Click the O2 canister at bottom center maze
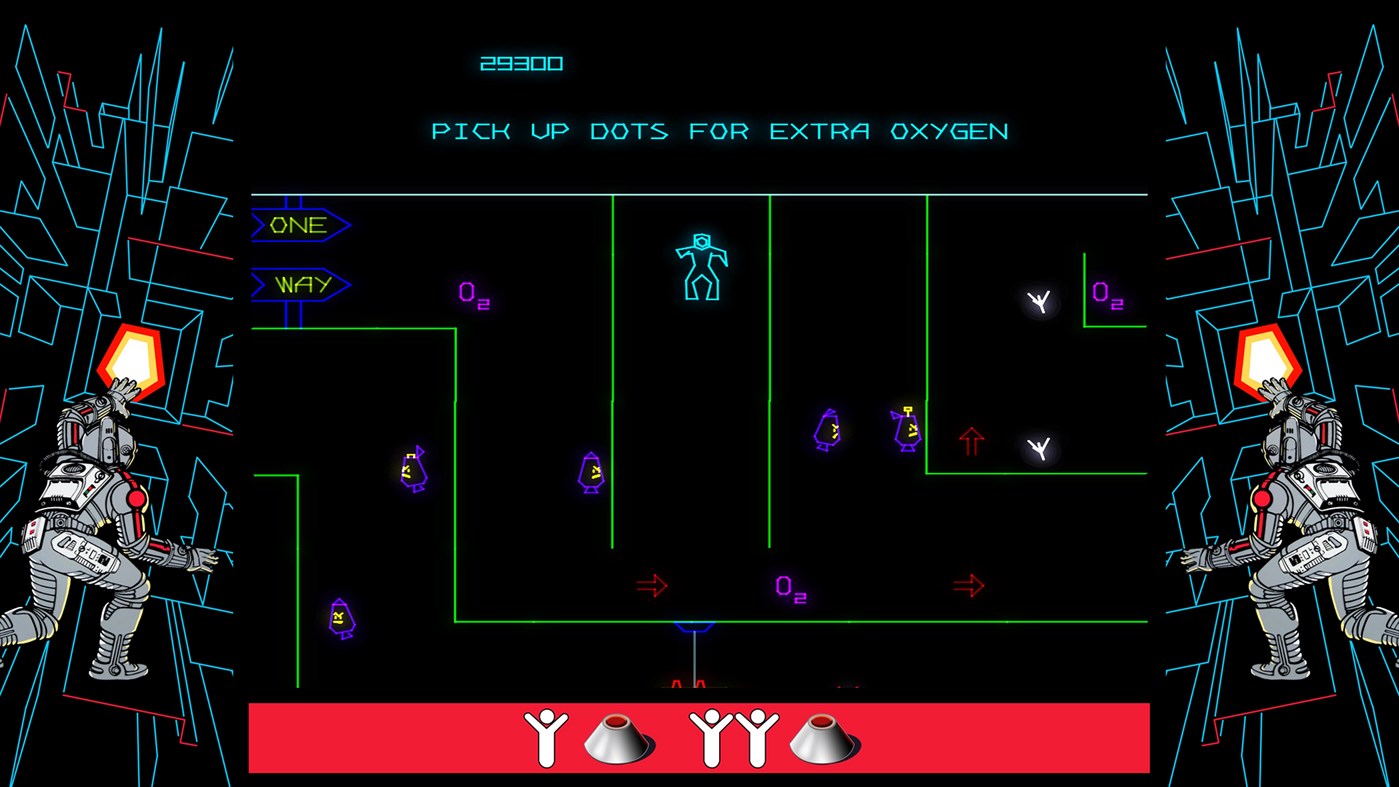The image size is (1399, 787). point(789,590)
